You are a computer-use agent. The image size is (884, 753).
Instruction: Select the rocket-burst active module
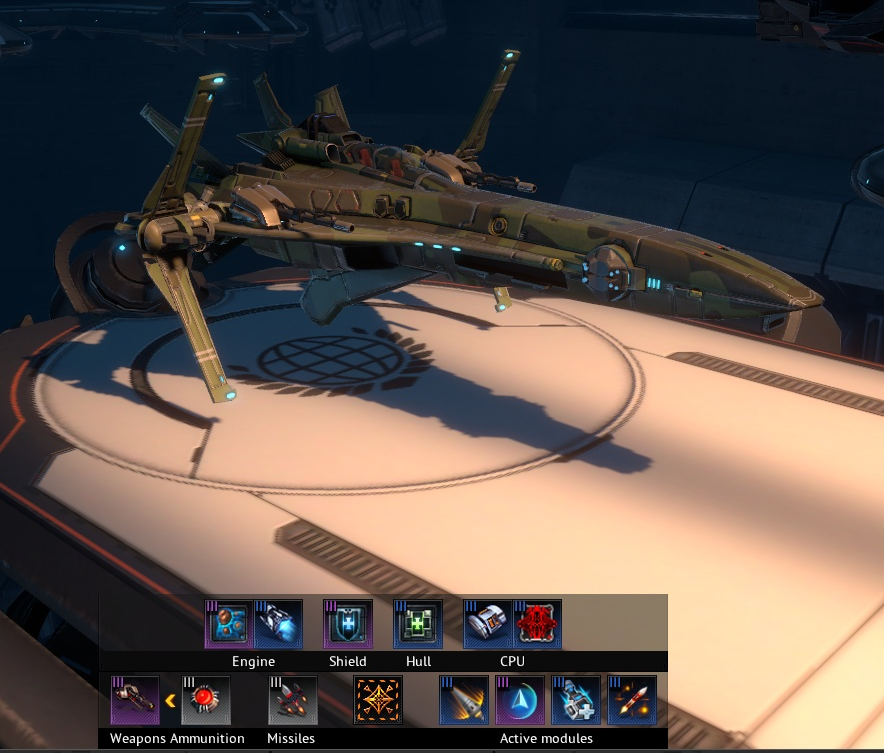632,700
